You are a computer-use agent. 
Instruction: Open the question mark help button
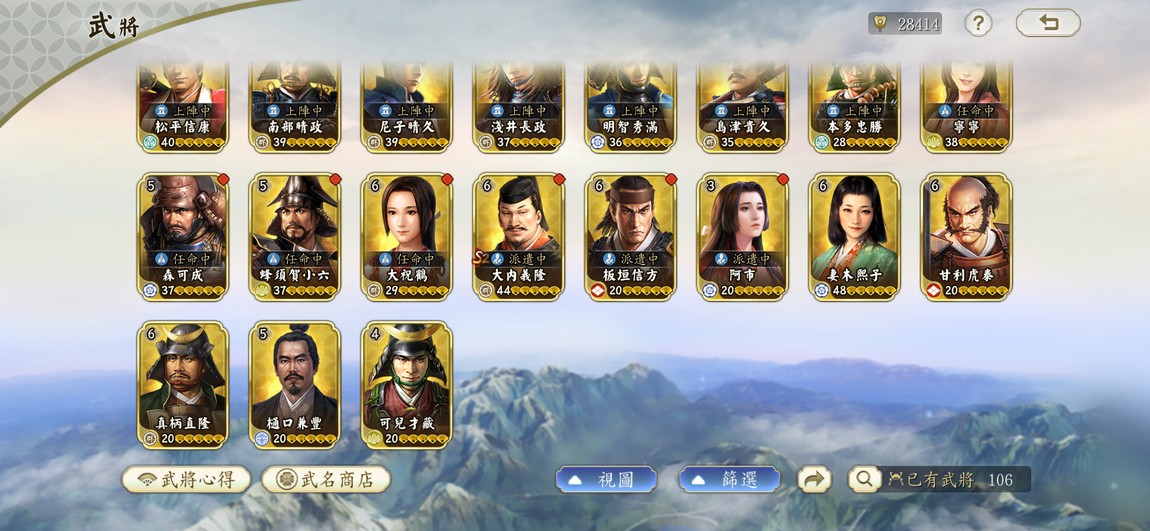coord(978,23)
